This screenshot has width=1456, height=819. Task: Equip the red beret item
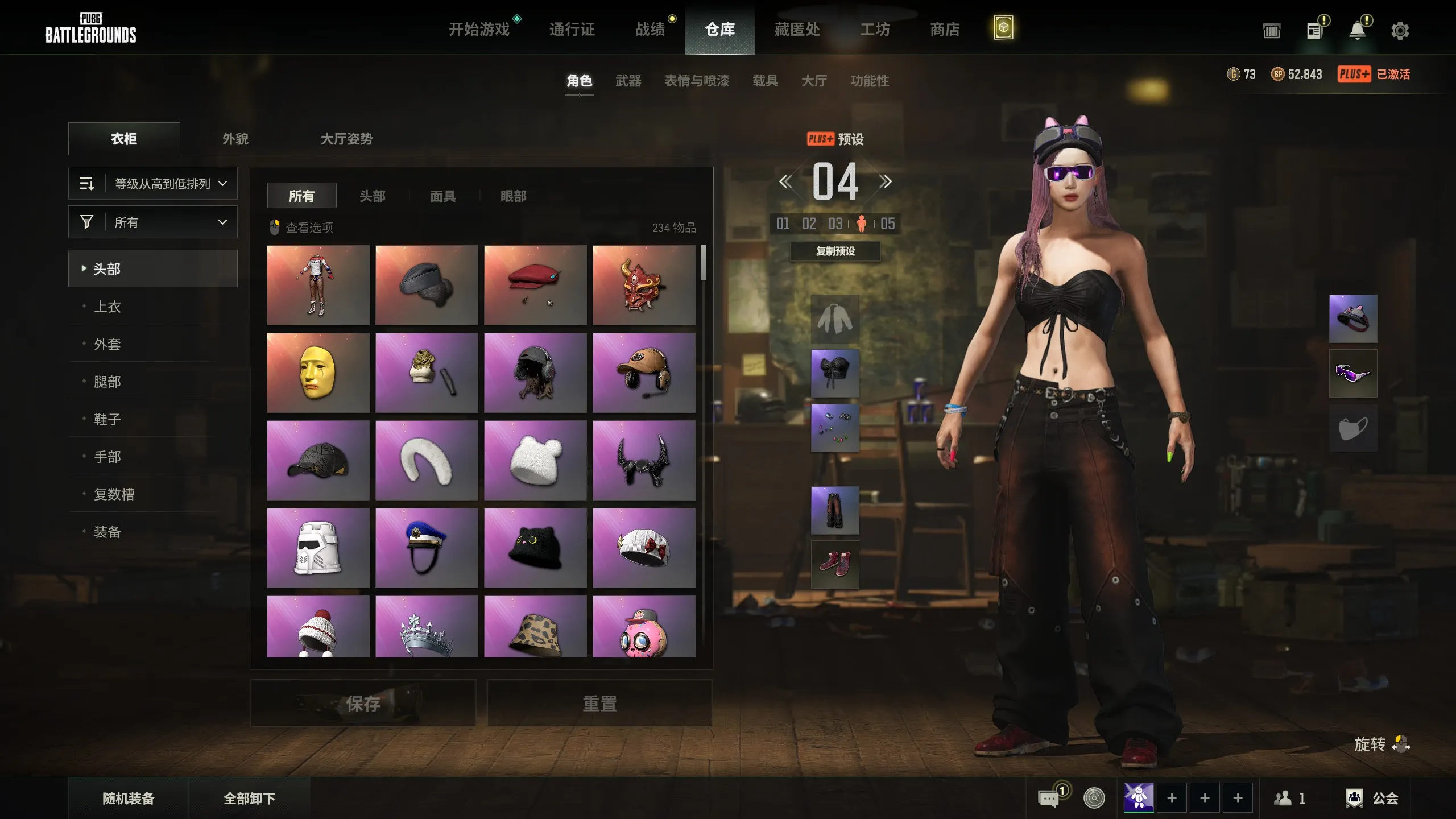point(535,285)
